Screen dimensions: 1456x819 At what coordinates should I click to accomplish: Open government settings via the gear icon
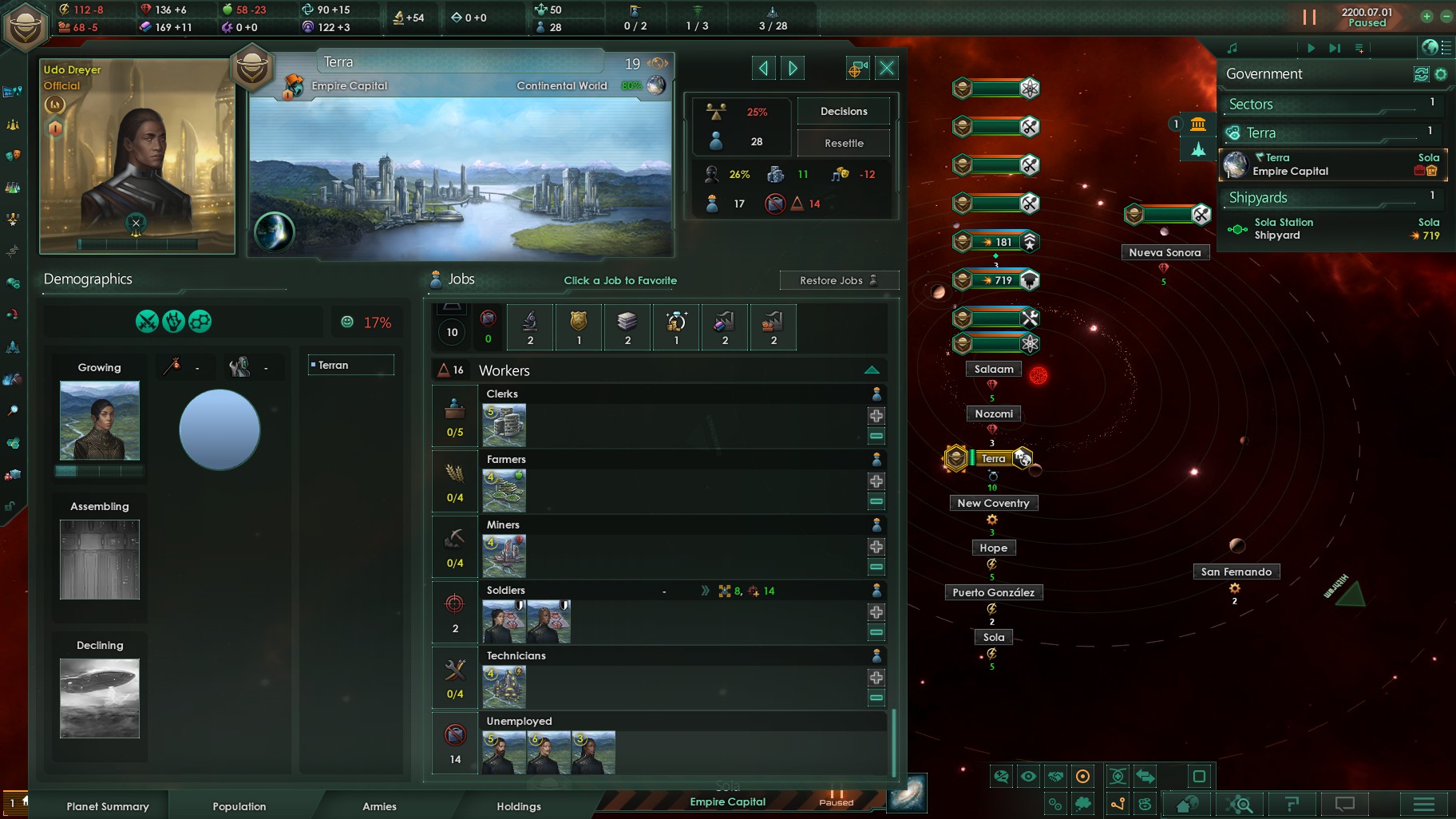[1441, 73]
